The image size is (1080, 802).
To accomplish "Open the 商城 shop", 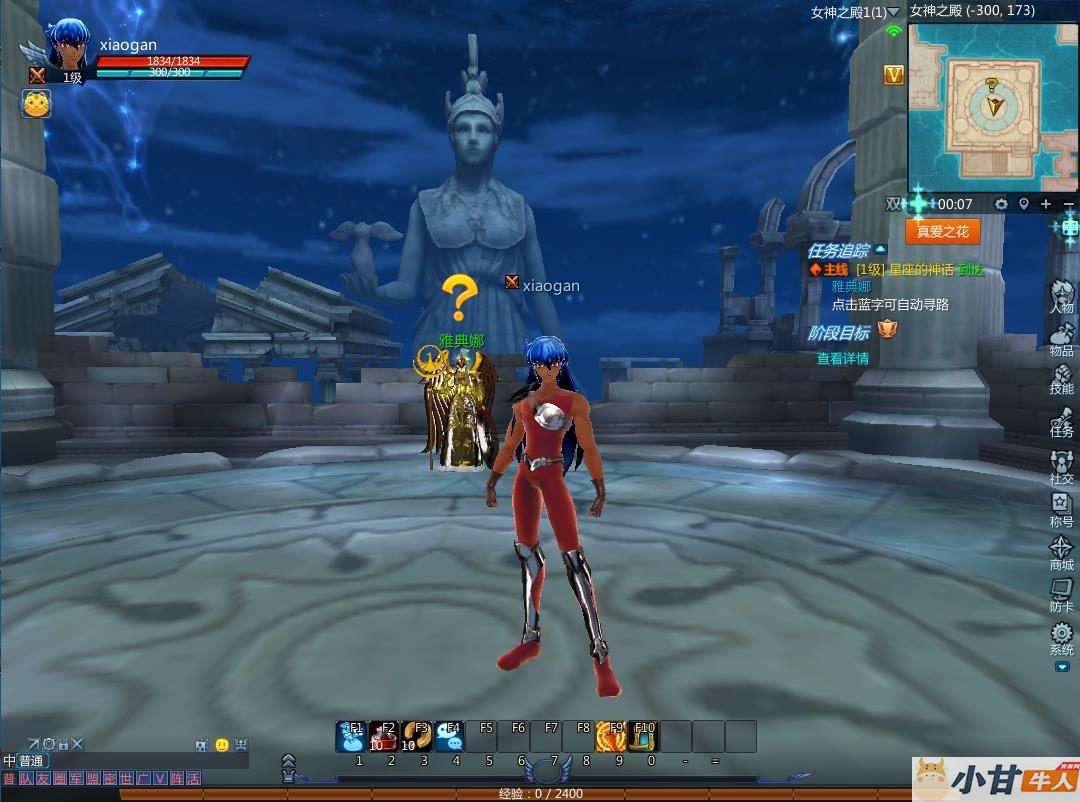I will pos(1061,552).
